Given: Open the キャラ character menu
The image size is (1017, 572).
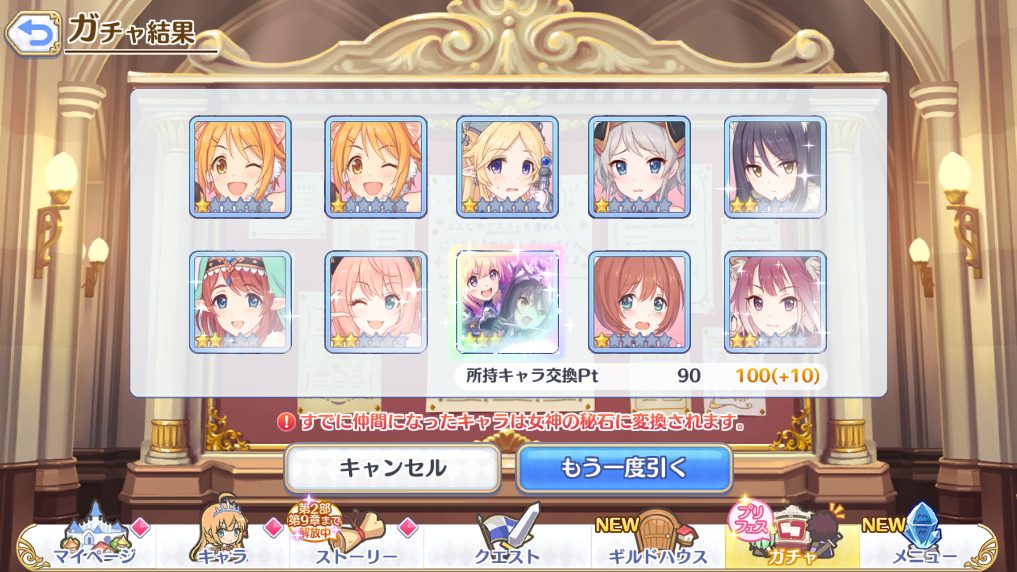Looking at the screenshot, I should click(220, 540).
